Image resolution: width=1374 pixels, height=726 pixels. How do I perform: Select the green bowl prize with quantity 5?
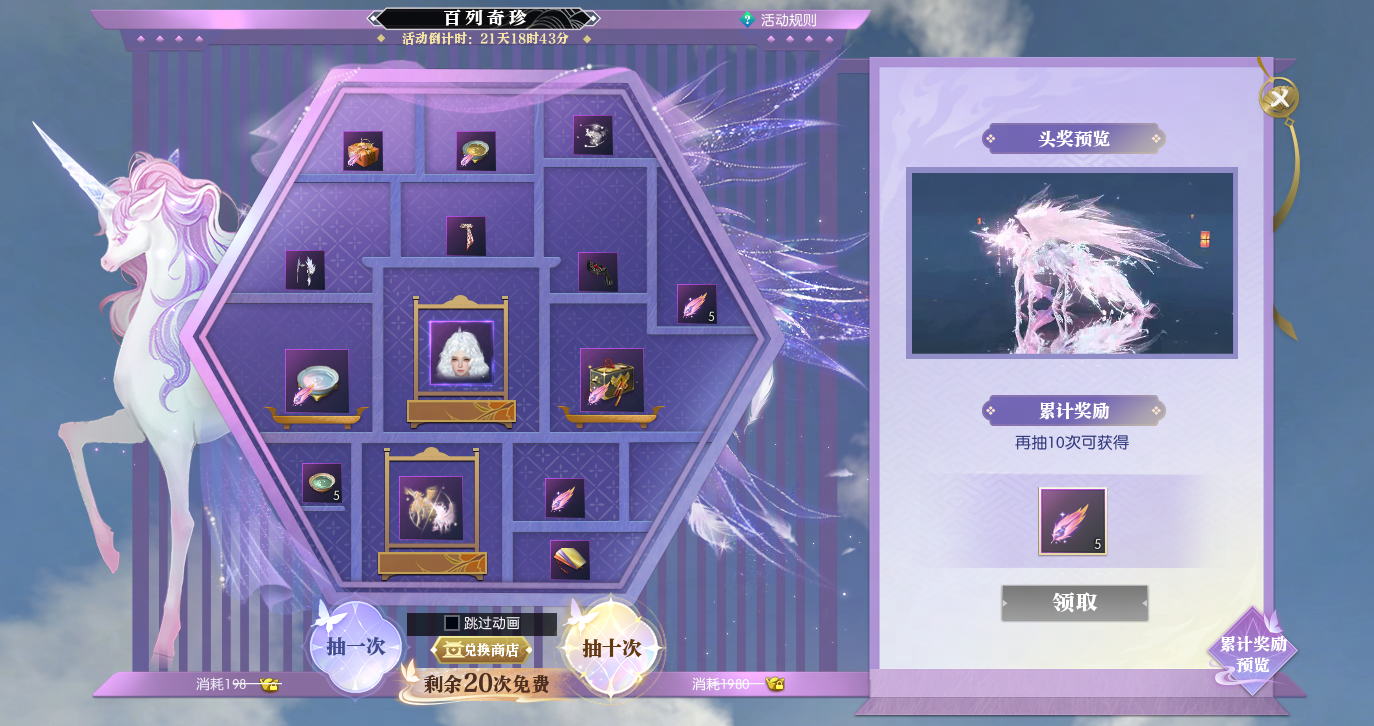(x=322, y=483)
